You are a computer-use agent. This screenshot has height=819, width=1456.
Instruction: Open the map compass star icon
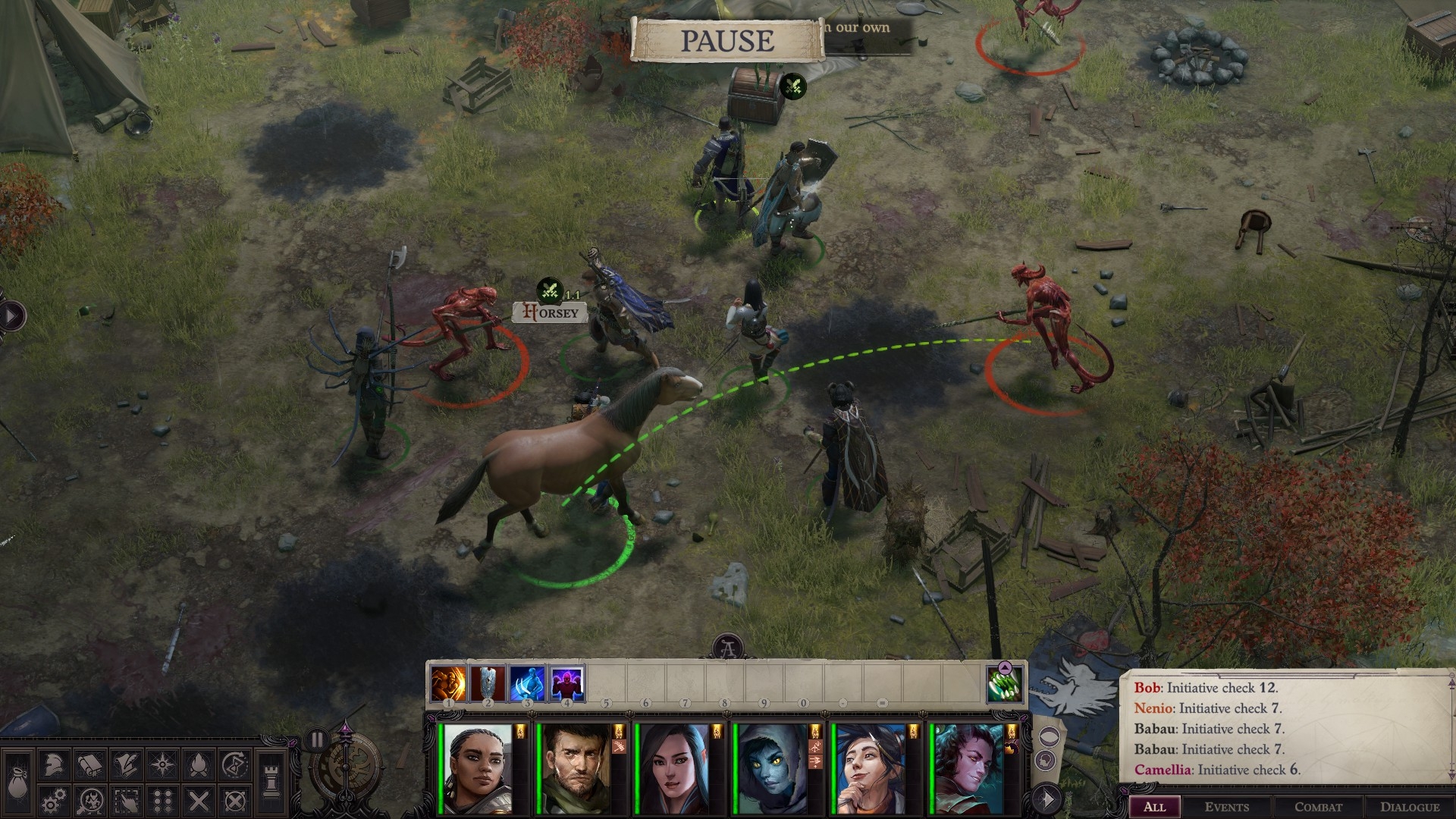pyautogui.click(x=162, y=766)
